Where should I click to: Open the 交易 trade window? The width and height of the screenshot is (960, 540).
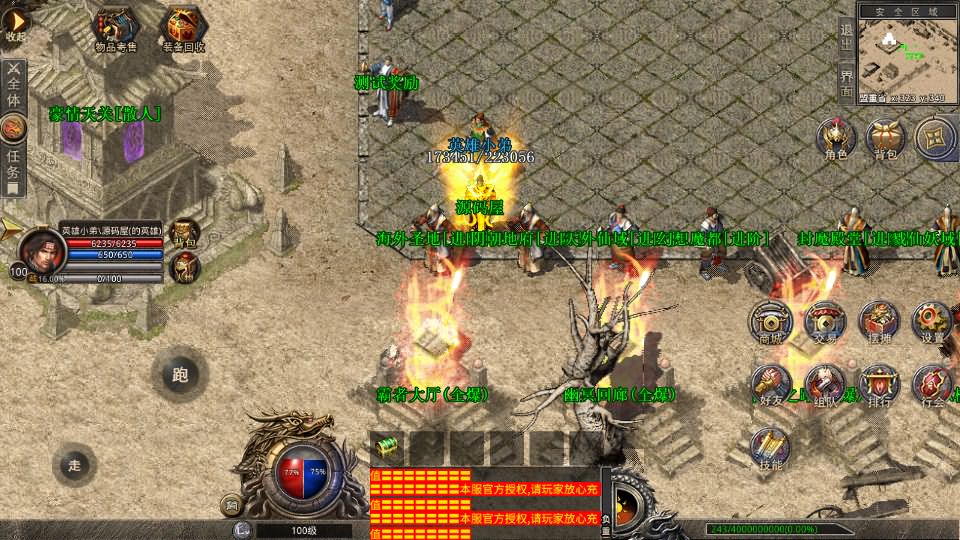pyautogui.click(x=825, y=320)
